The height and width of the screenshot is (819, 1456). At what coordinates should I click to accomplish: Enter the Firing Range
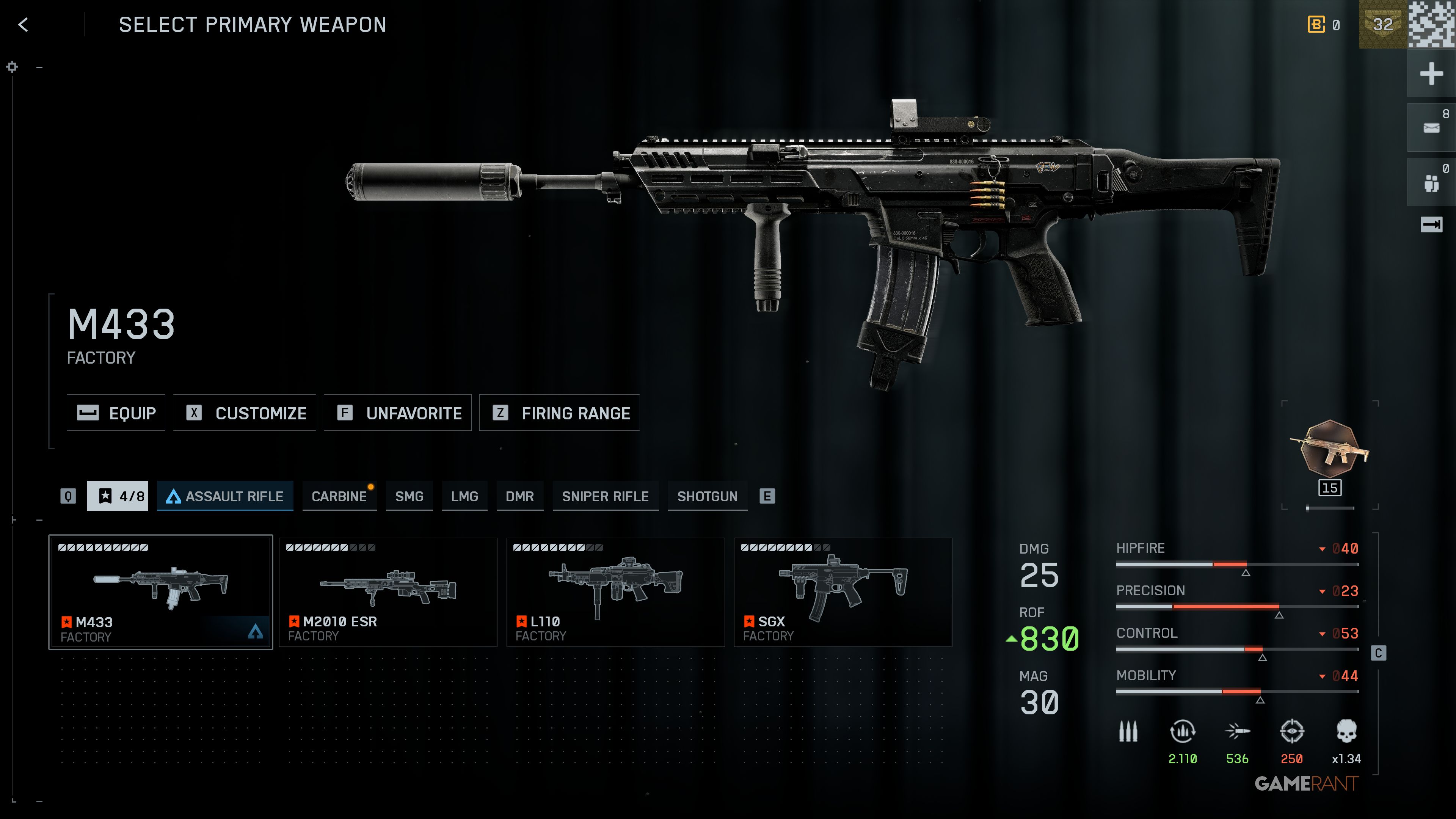(x=559, y=413)
